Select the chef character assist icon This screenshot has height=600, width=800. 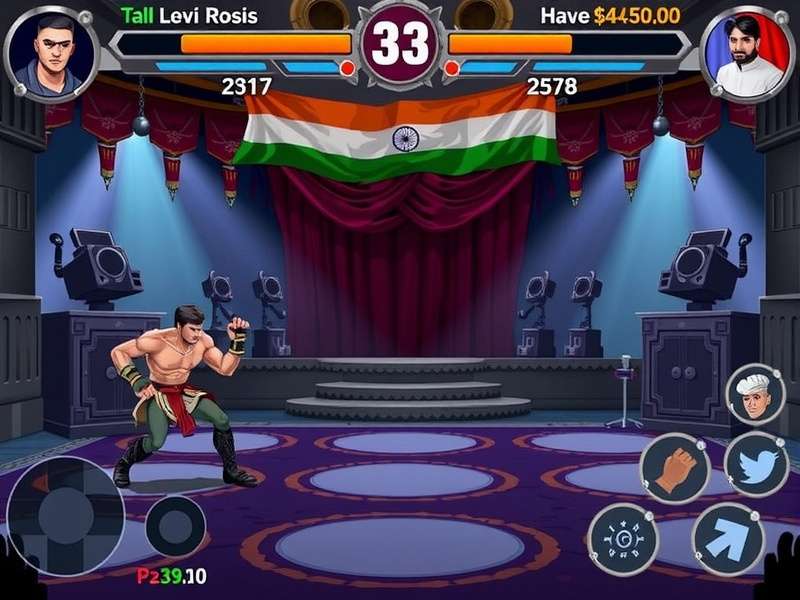[755, 395]
